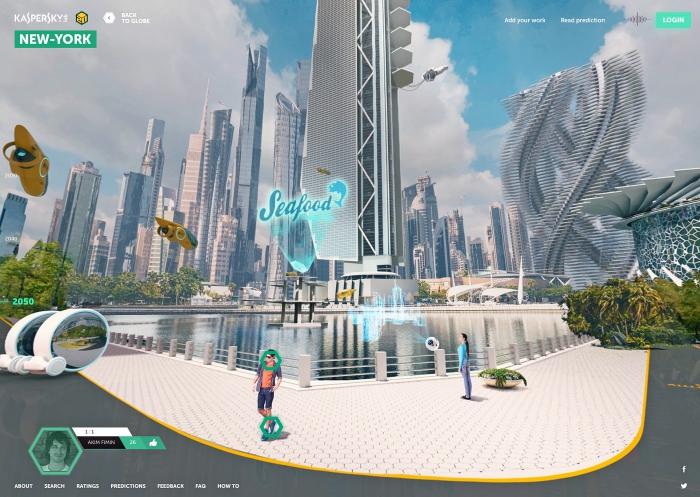Share on Twitter via footer icon
700x497 pixels.
[684, 485]
